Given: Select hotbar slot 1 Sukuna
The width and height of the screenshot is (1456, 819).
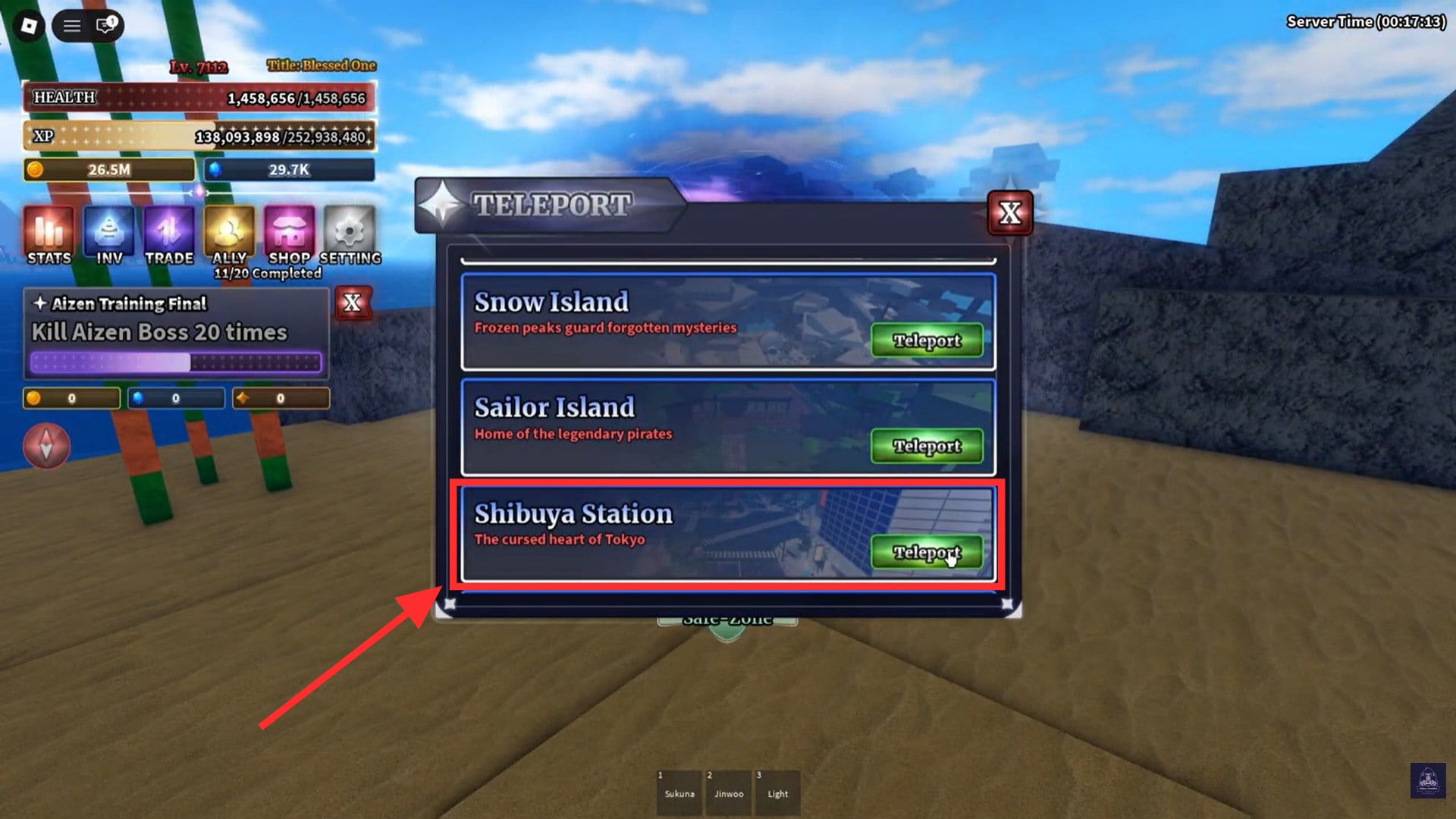Looking at the screenshot, I should [679, 792].
